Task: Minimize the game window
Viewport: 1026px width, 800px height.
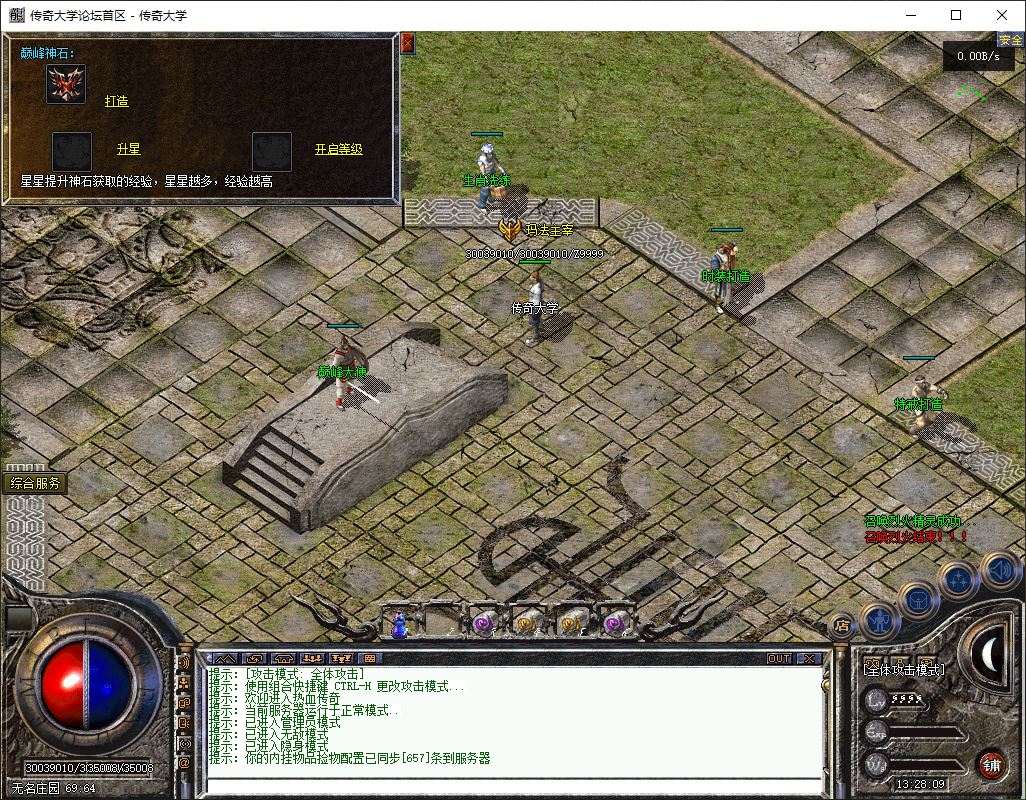Action: (x=910, y=15)
